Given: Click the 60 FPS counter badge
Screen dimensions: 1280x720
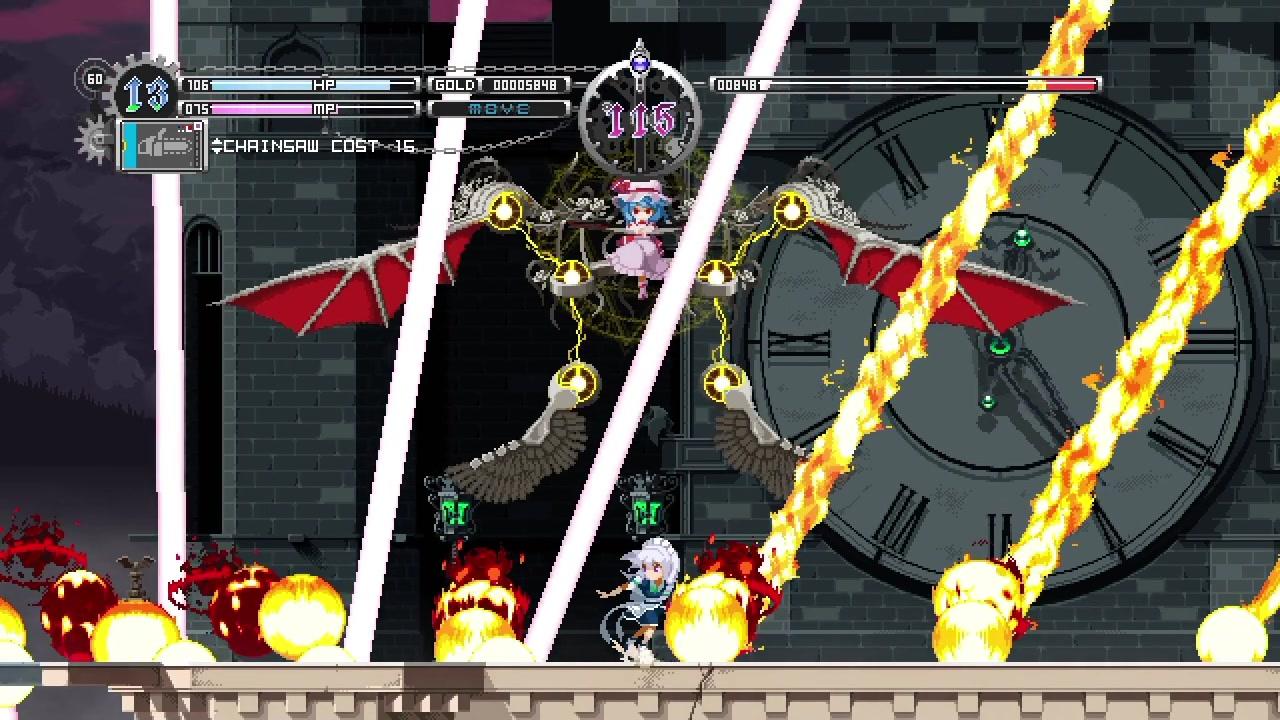Looking at the screenshot, I should [x=95, y=80].
